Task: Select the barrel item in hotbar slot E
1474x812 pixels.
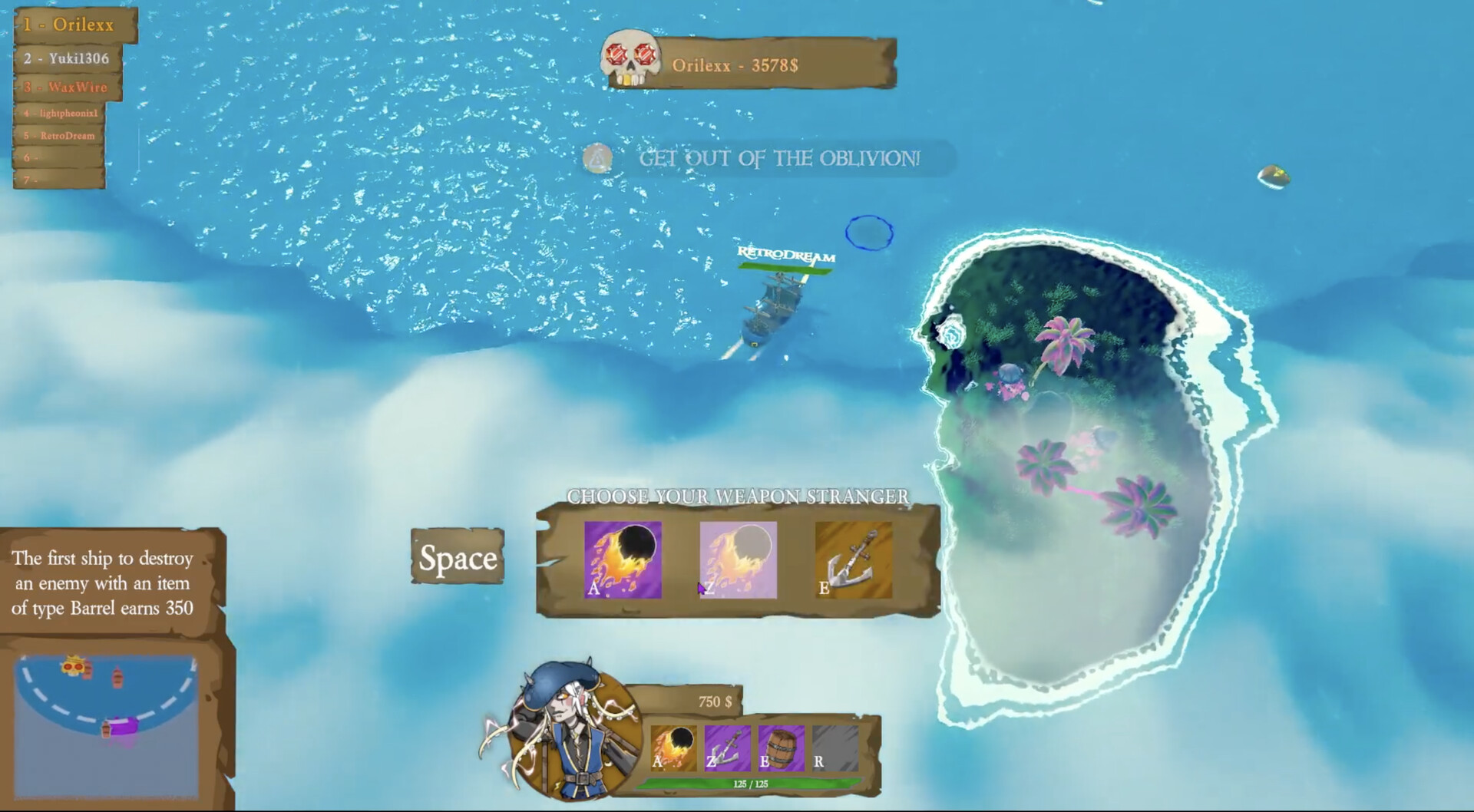Action: (x=781, y=750)
